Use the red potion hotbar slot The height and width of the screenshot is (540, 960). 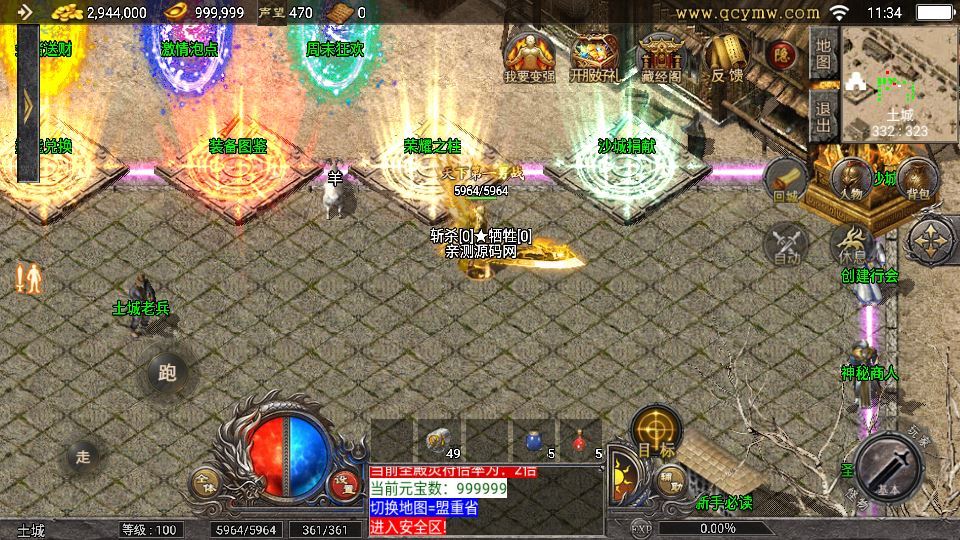pyautogui.click(x=581, y=438)
